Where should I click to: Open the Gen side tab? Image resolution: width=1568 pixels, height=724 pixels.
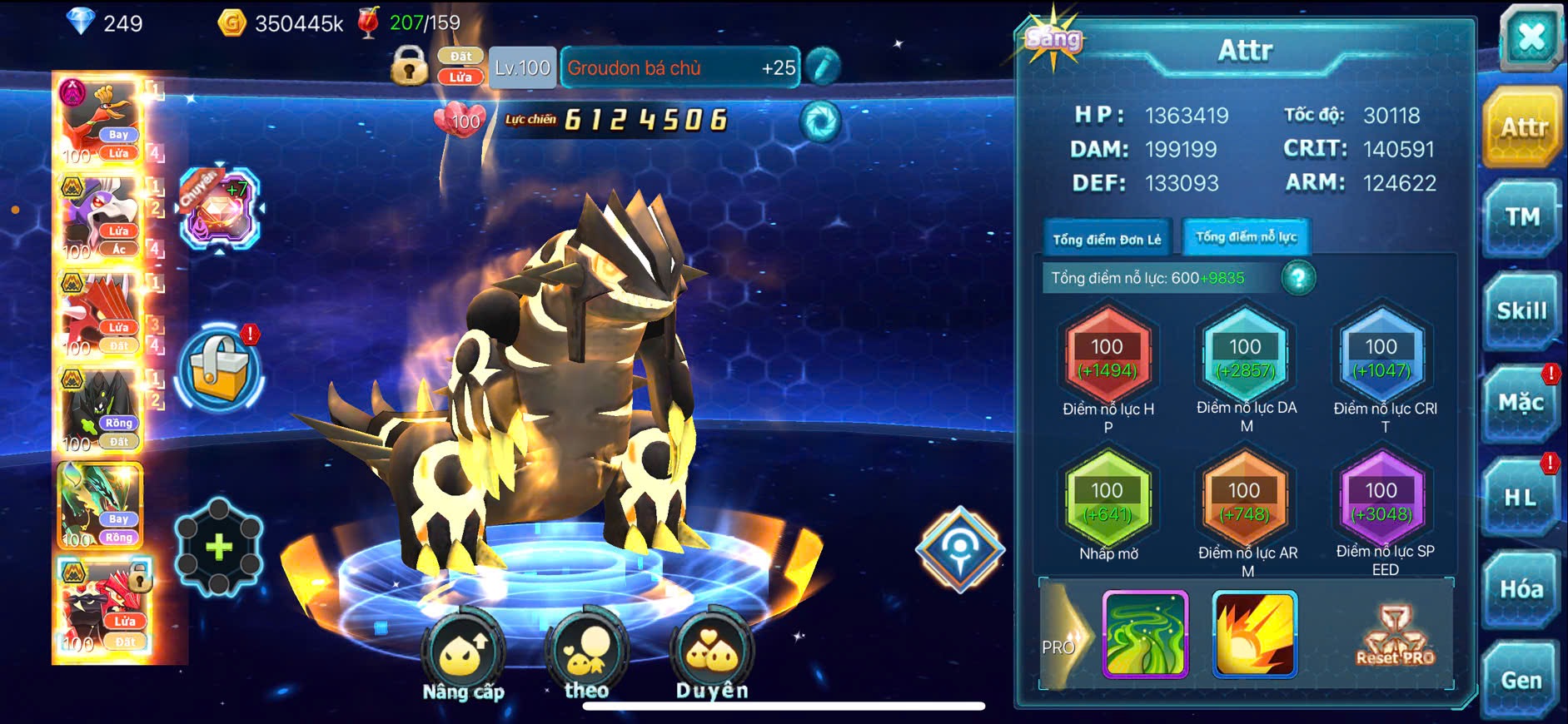(x=1521, y=681)
